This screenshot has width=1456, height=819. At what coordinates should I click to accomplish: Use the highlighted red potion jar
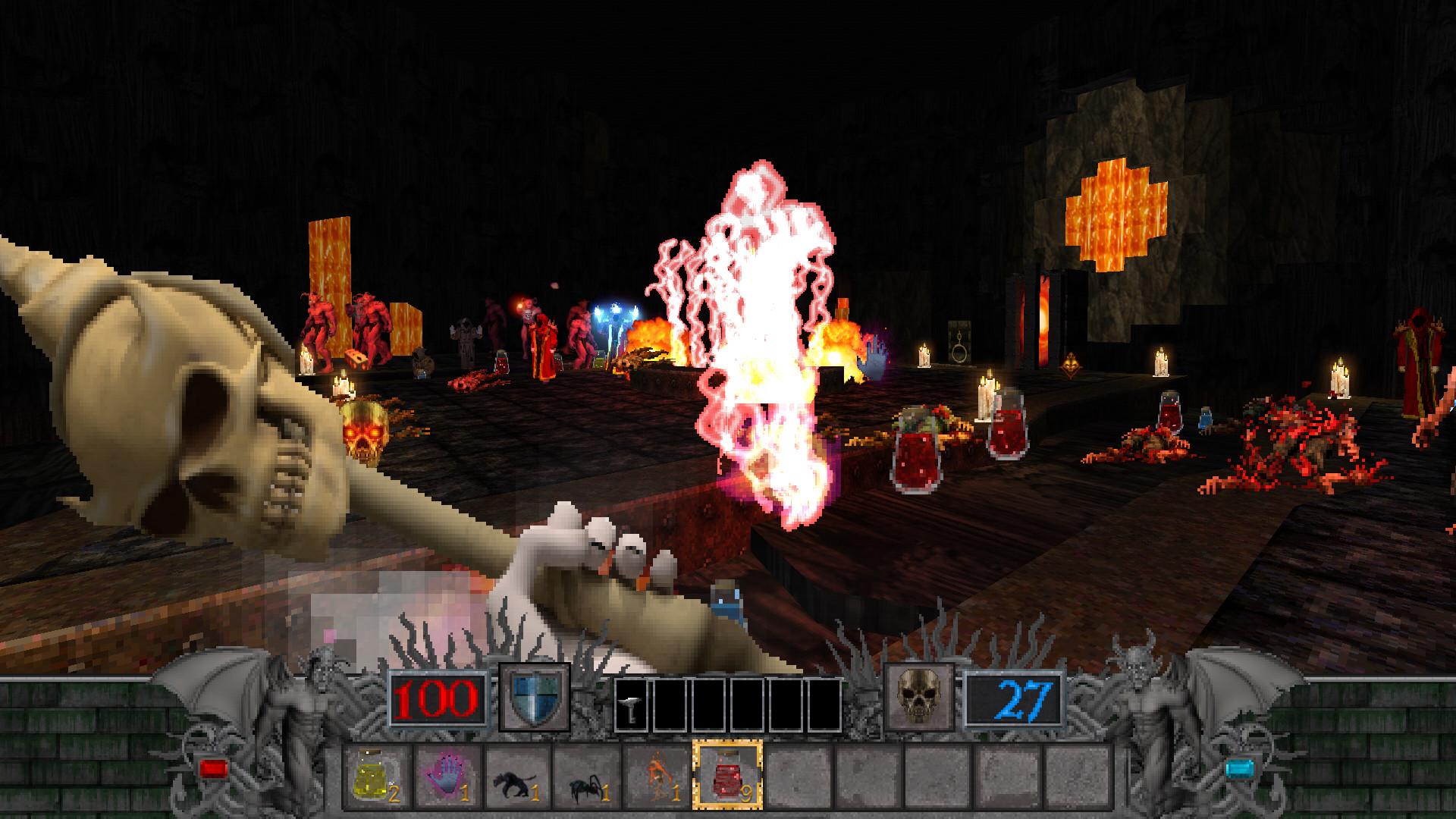coord(726,777)
